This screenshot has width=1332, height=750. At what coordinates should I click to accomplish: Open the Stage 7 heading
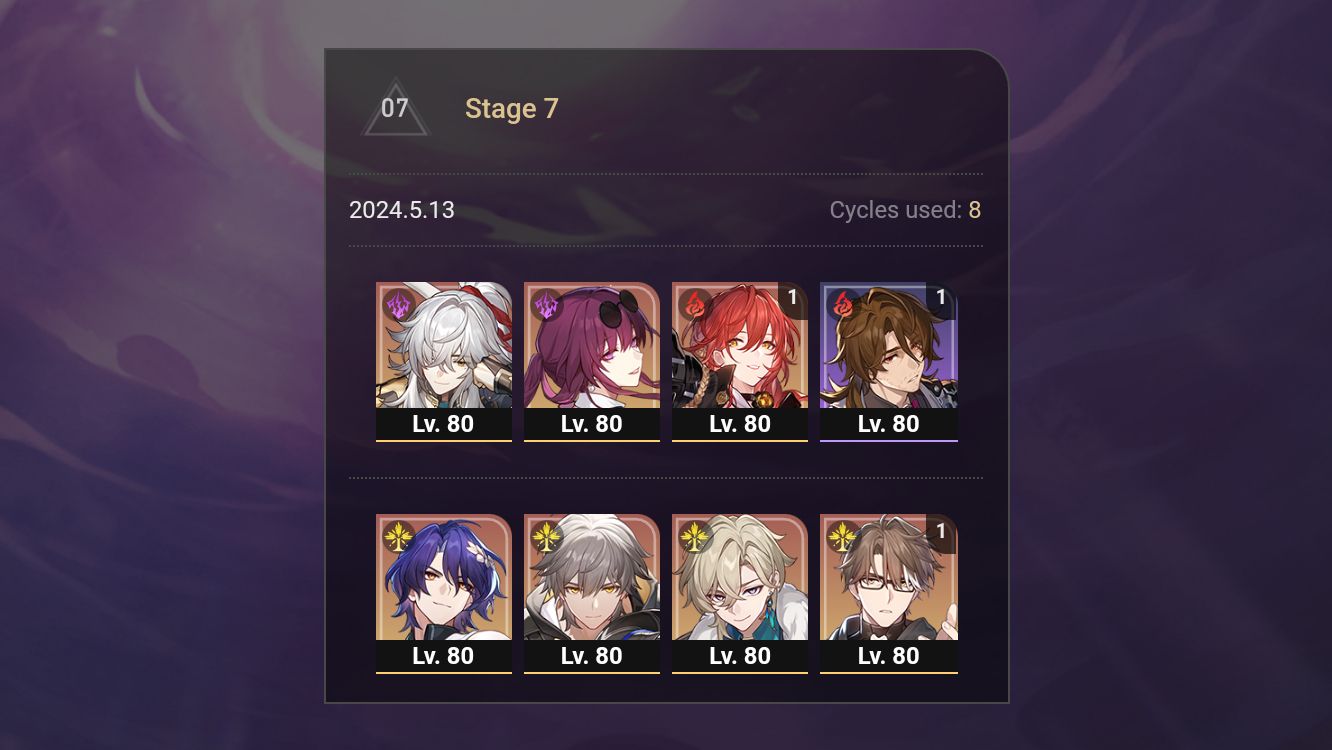[512, 110]
